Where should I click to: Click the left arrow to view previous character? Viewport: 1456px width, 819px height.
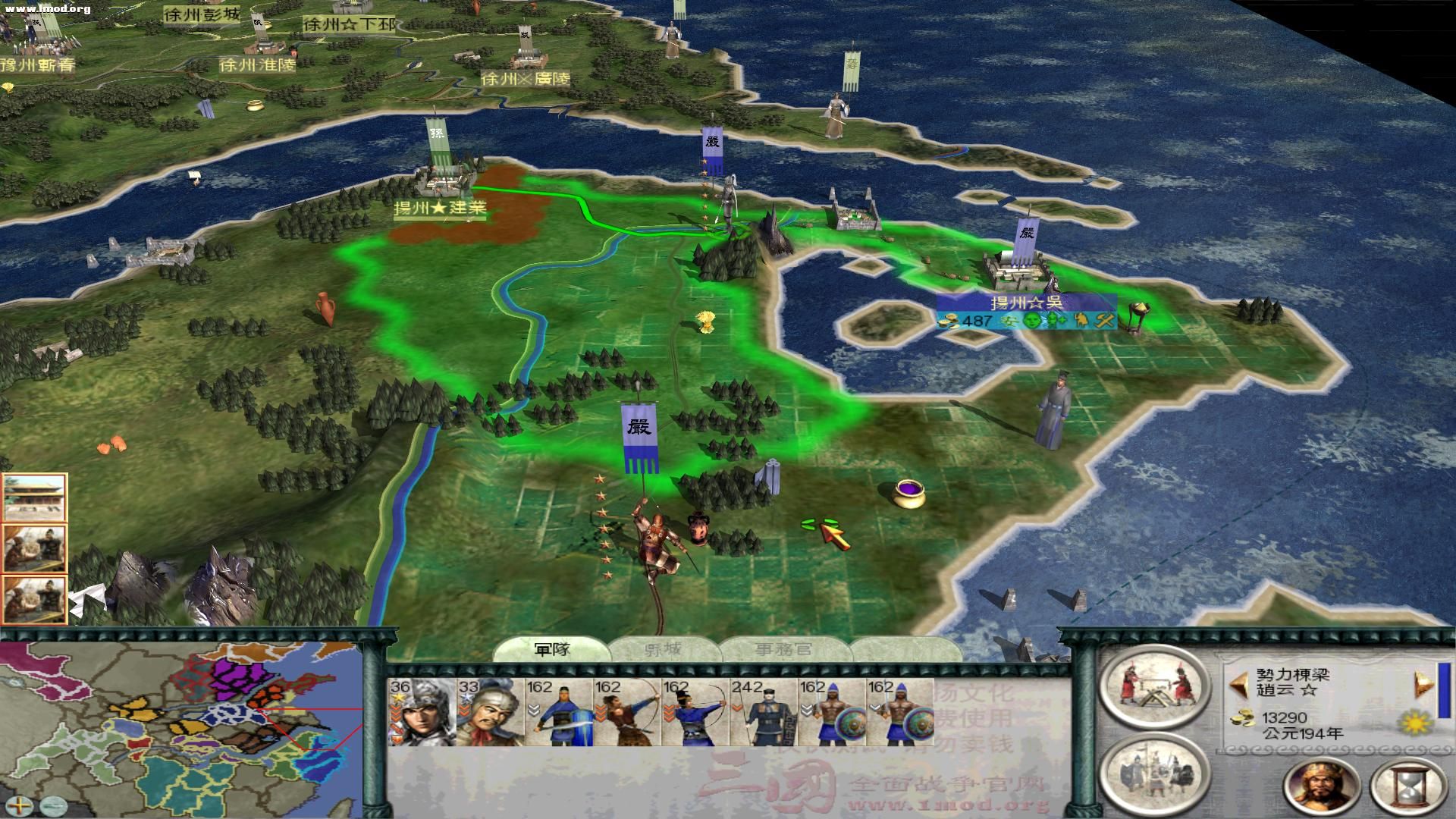(x=1238, y=684)
